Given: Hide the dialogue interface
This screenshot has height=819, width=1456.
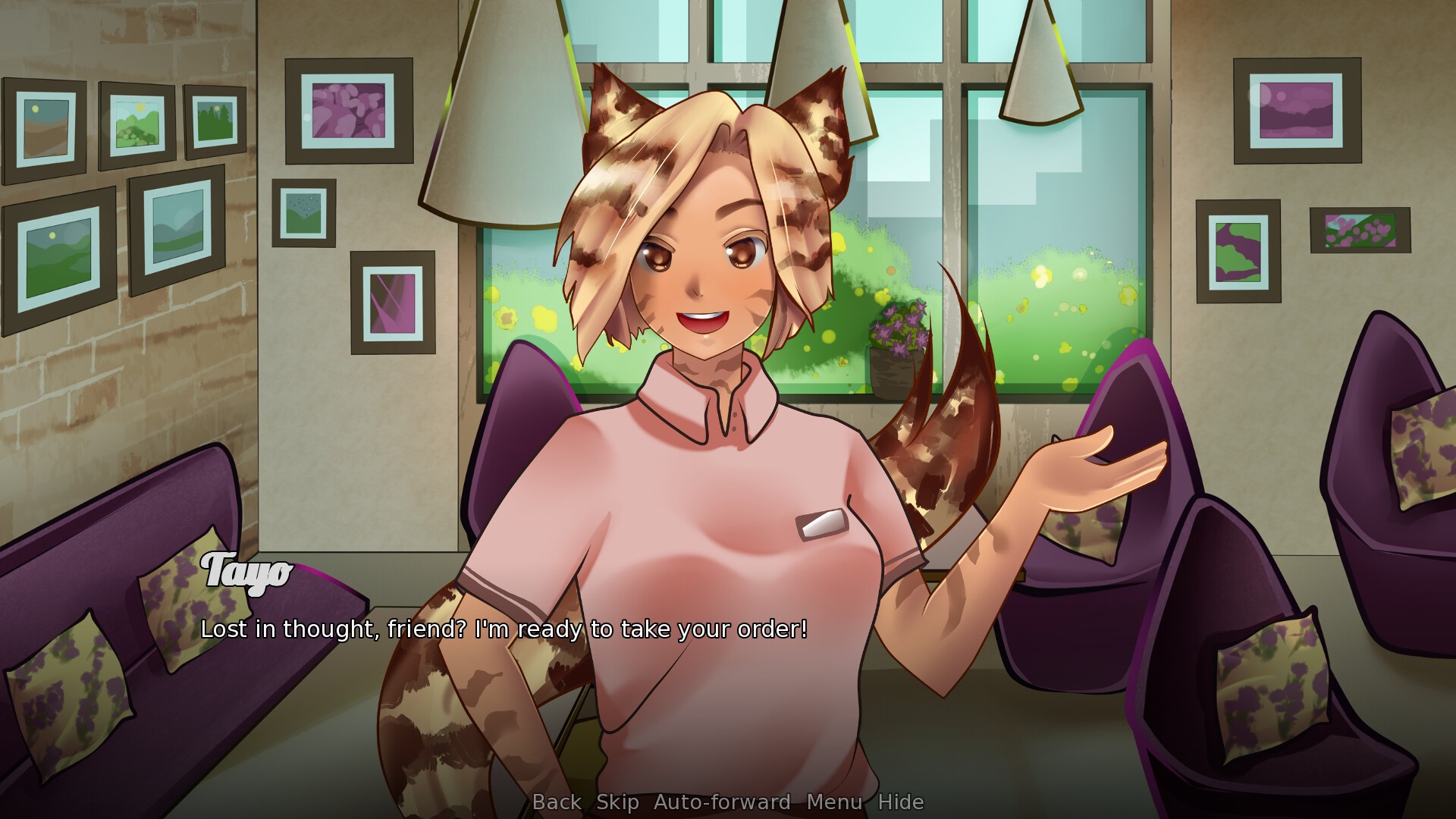Looking at the screenshot, I should pyautogui.click(x=901, y=802).
